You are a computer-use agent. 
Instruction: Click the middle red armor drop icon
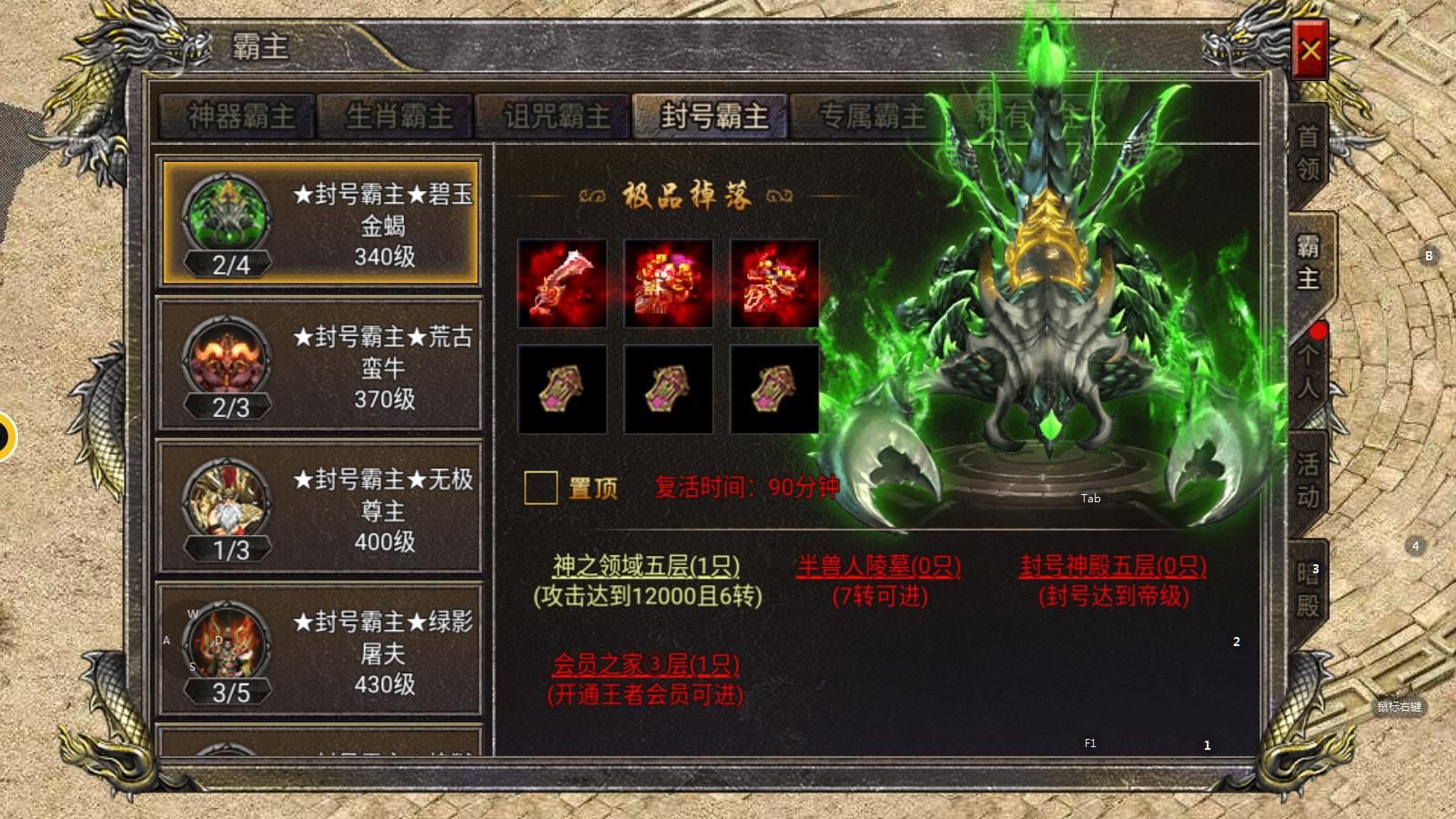click(x=668, y=283)
